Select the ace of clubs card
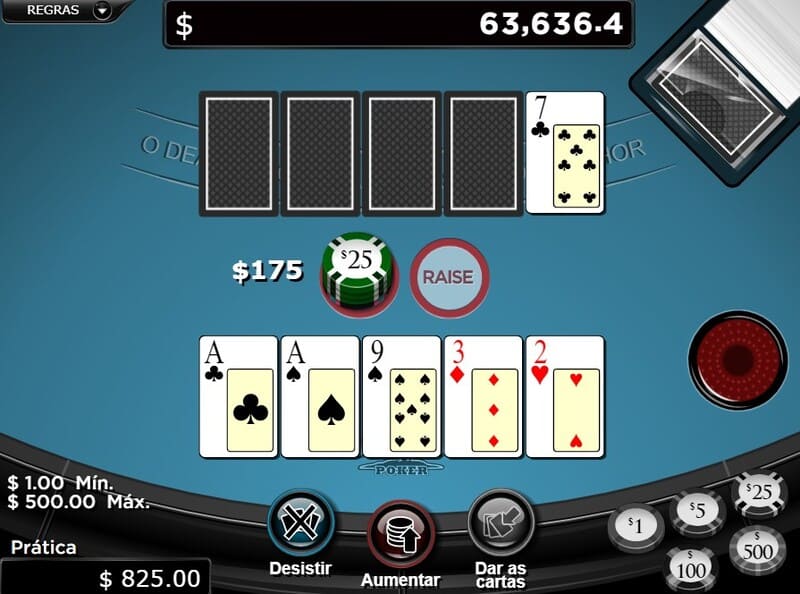800x594 pixels. tap(239, 396)
